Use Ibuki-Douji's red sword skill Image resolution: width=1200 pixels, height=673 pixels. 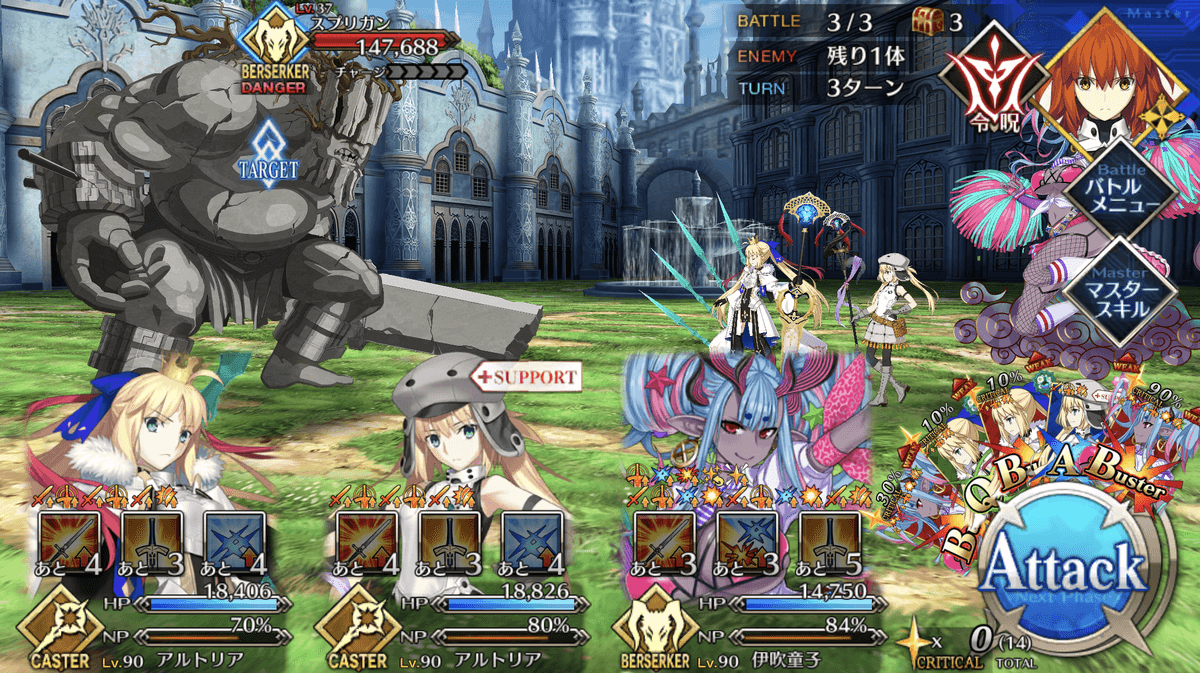pyautogui.click(x=665, y=543)
